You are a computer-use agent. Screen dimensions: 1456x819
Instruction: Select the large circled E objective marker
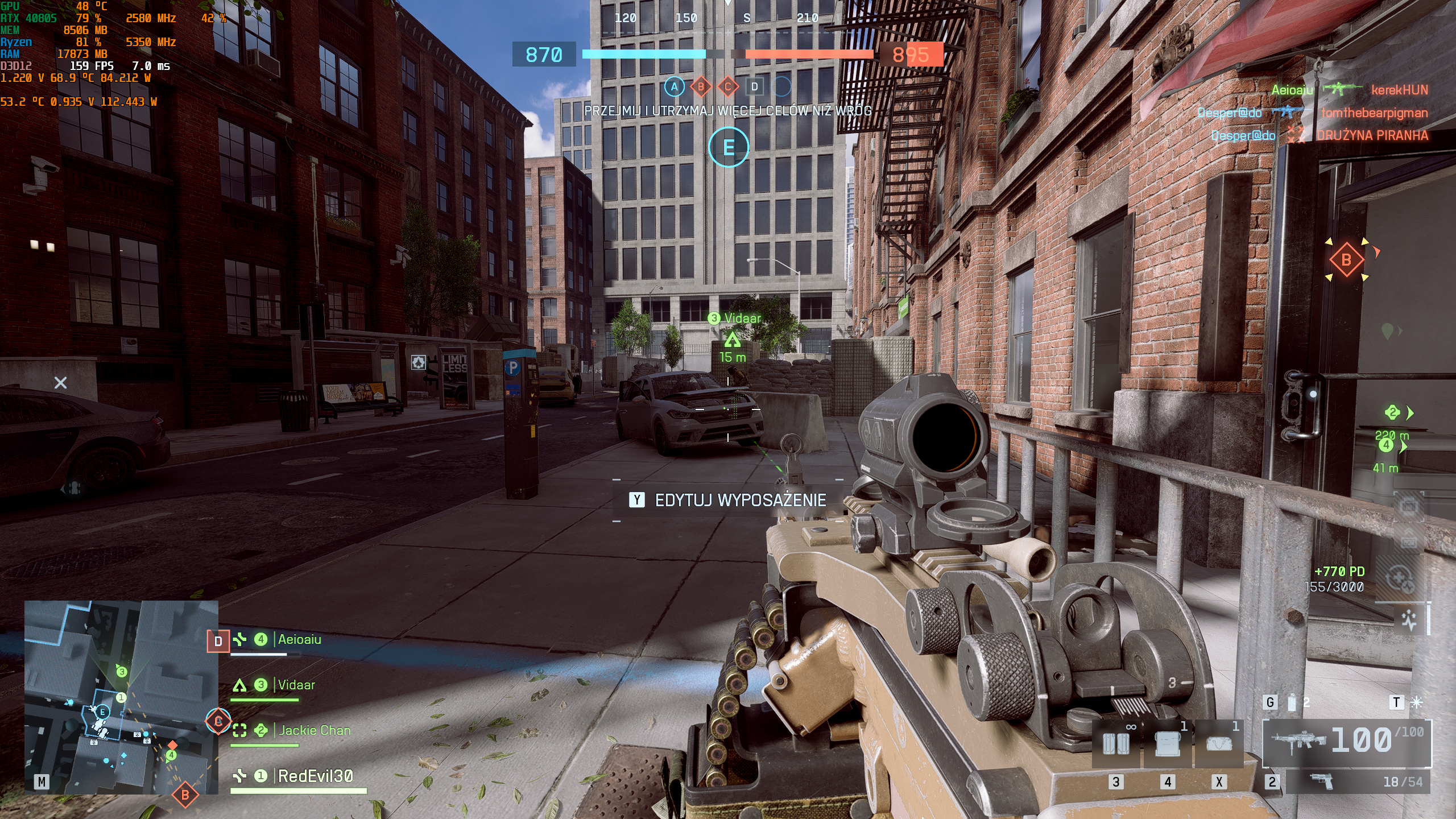click(x=729, y=147)
